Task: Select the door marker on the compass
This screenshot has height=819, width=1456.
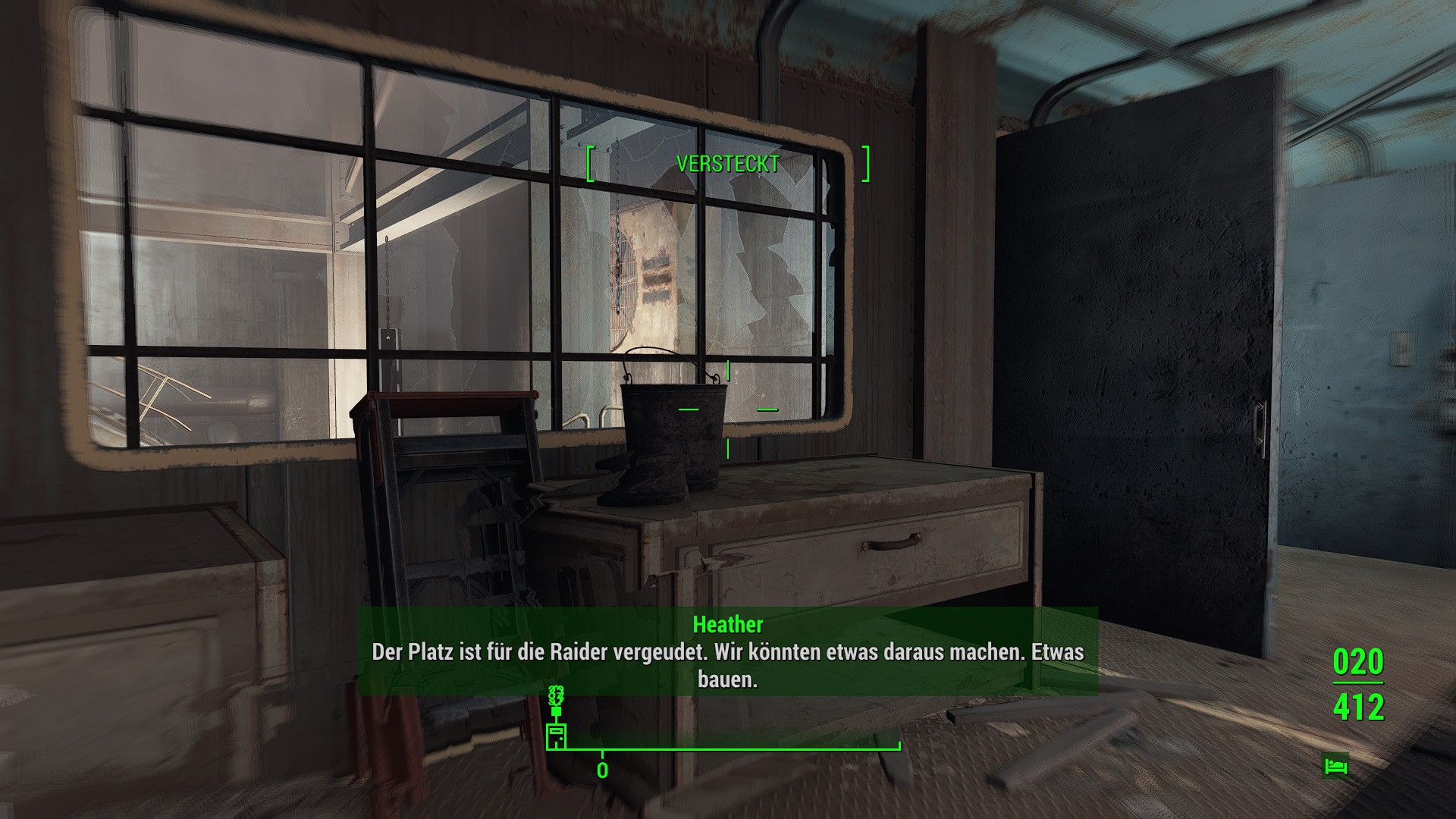Action: 556,736
